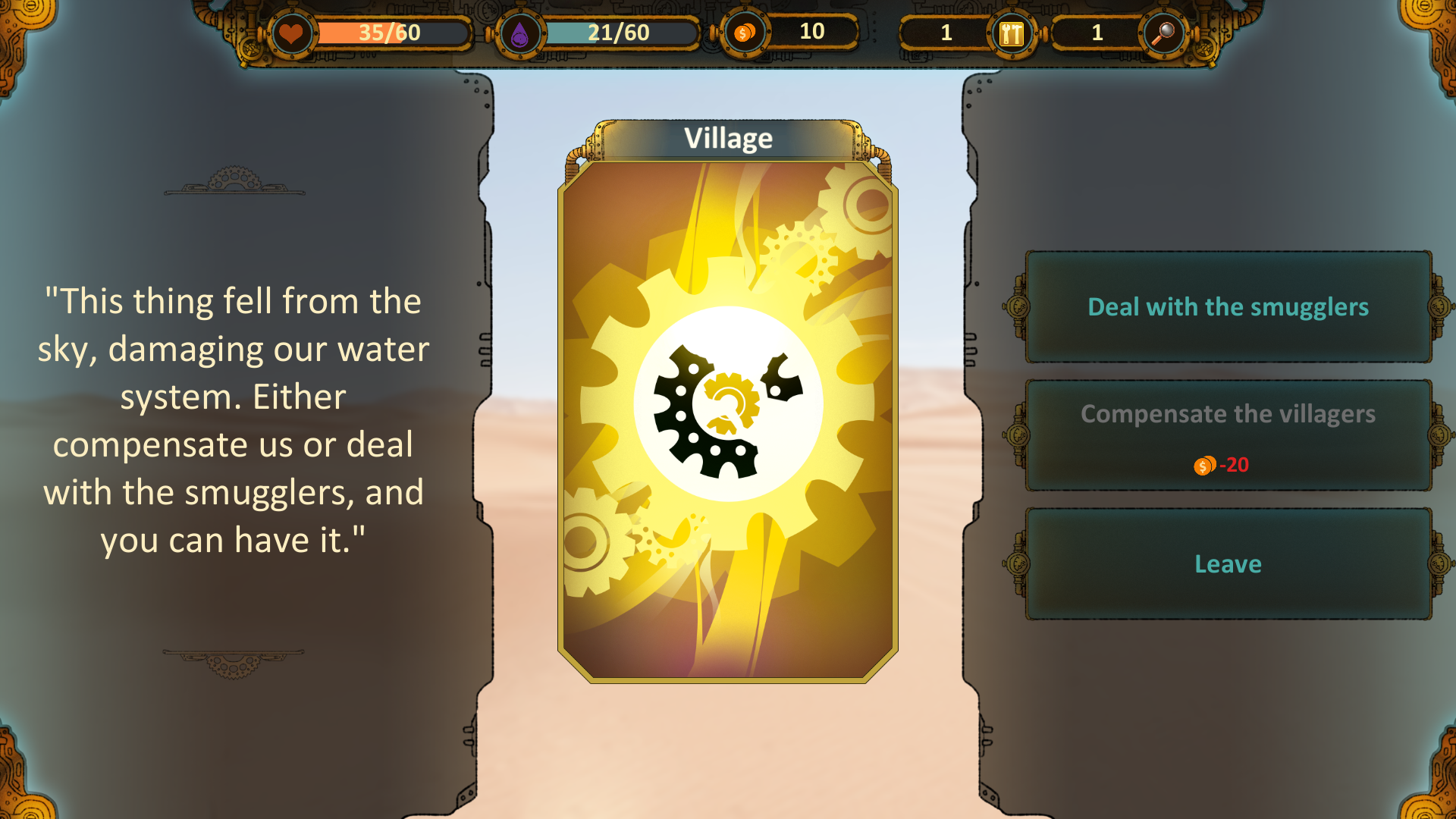Click the heart health icon
The width and height of the screenshot is (1456, 819).
click(293, 33)
